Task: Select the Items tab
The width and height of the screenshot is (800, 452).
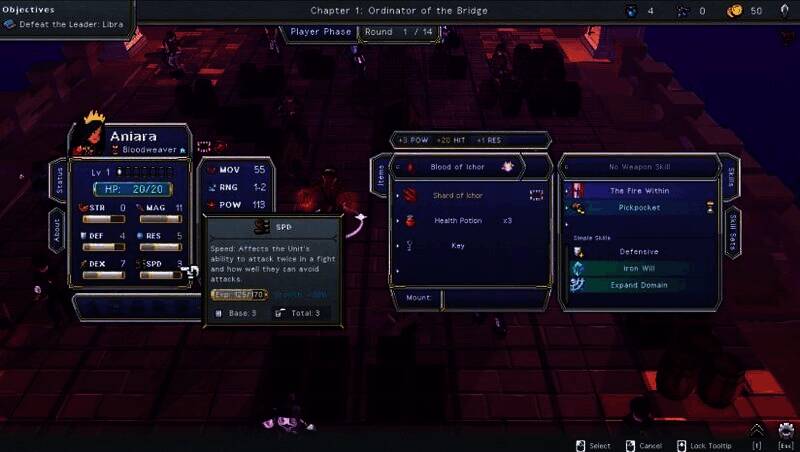Action: coord(381,174)
